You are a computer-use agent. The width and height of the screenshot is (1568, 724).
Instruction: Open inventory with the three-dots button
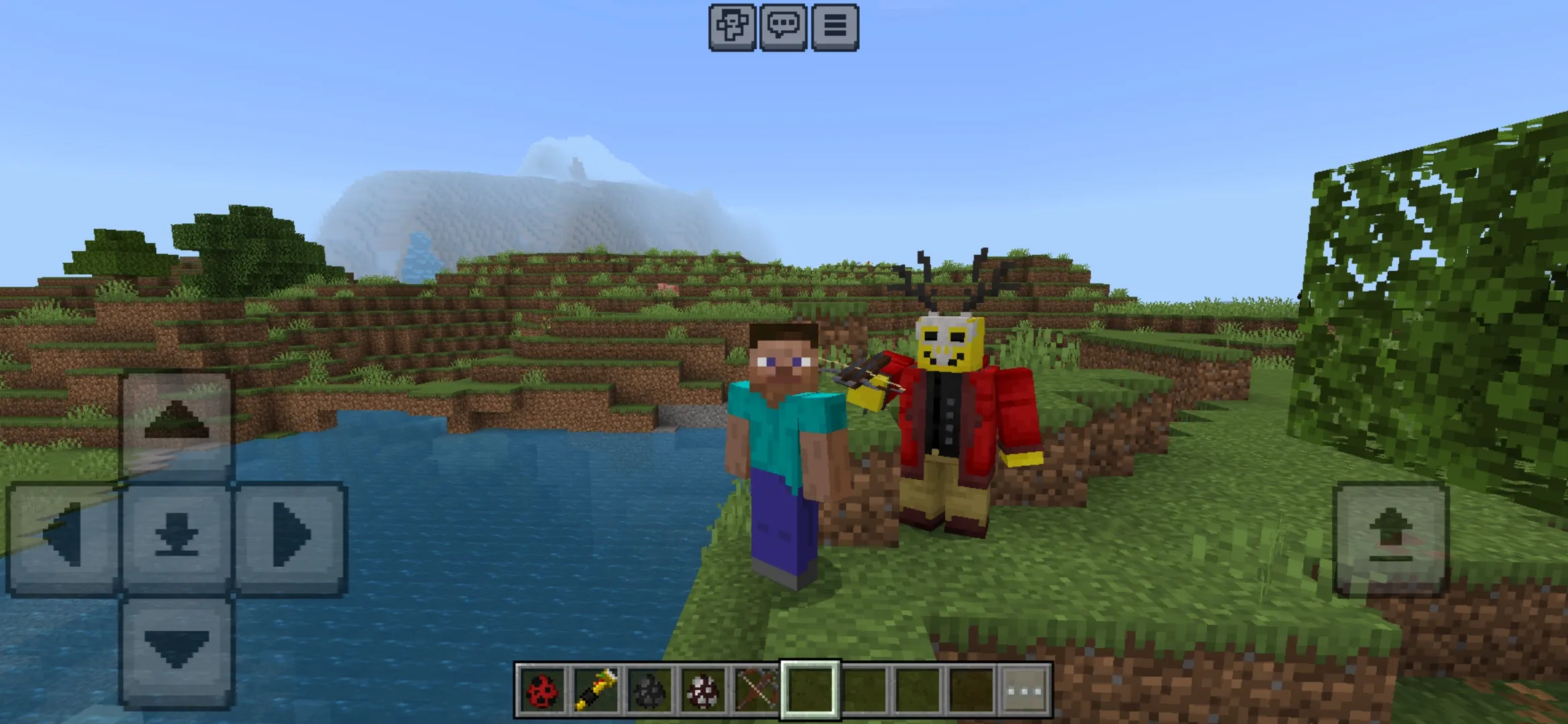tap(1025, 689)
